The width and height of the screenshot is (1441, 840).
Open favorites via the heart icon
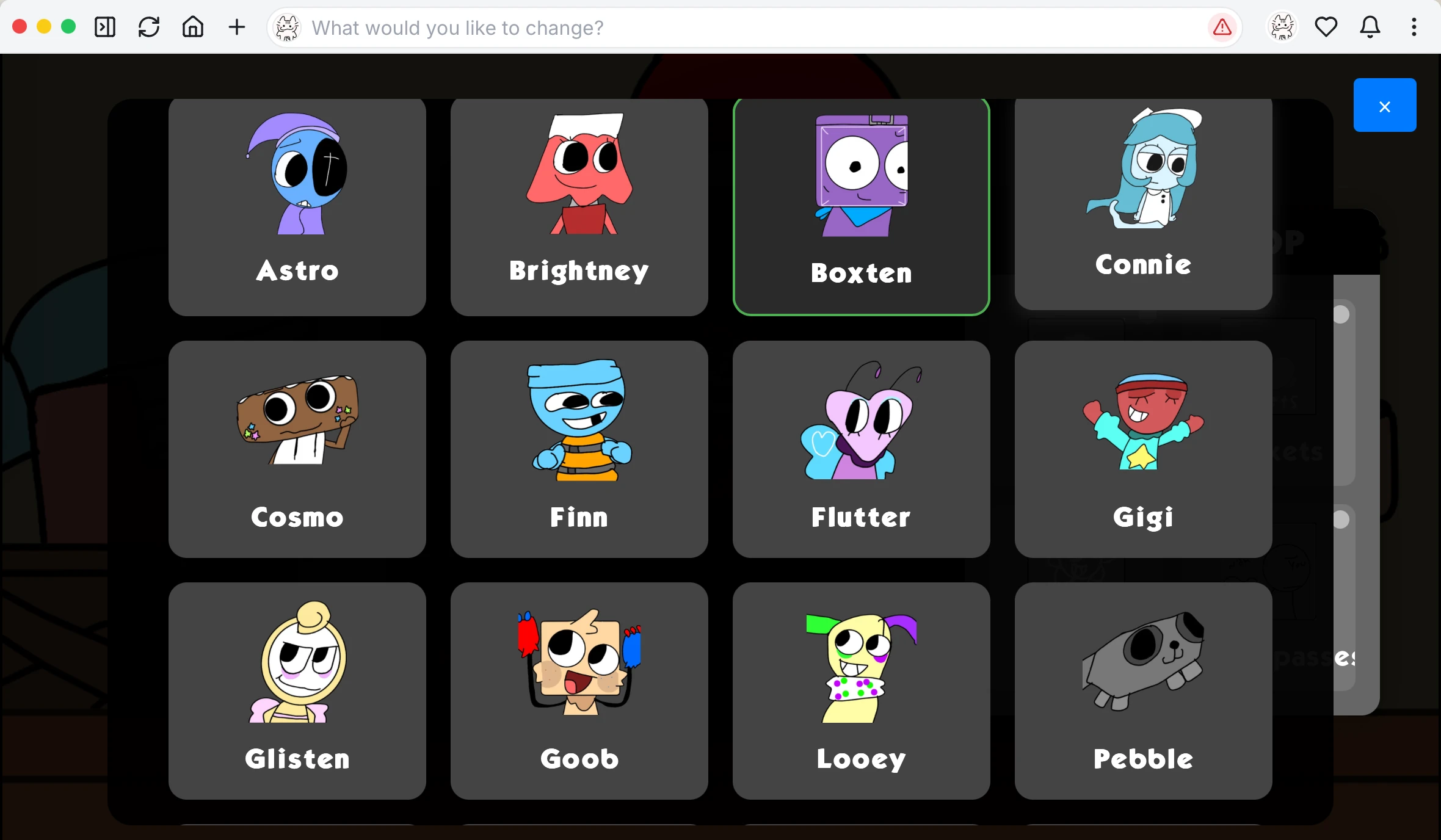[1326, 27]
